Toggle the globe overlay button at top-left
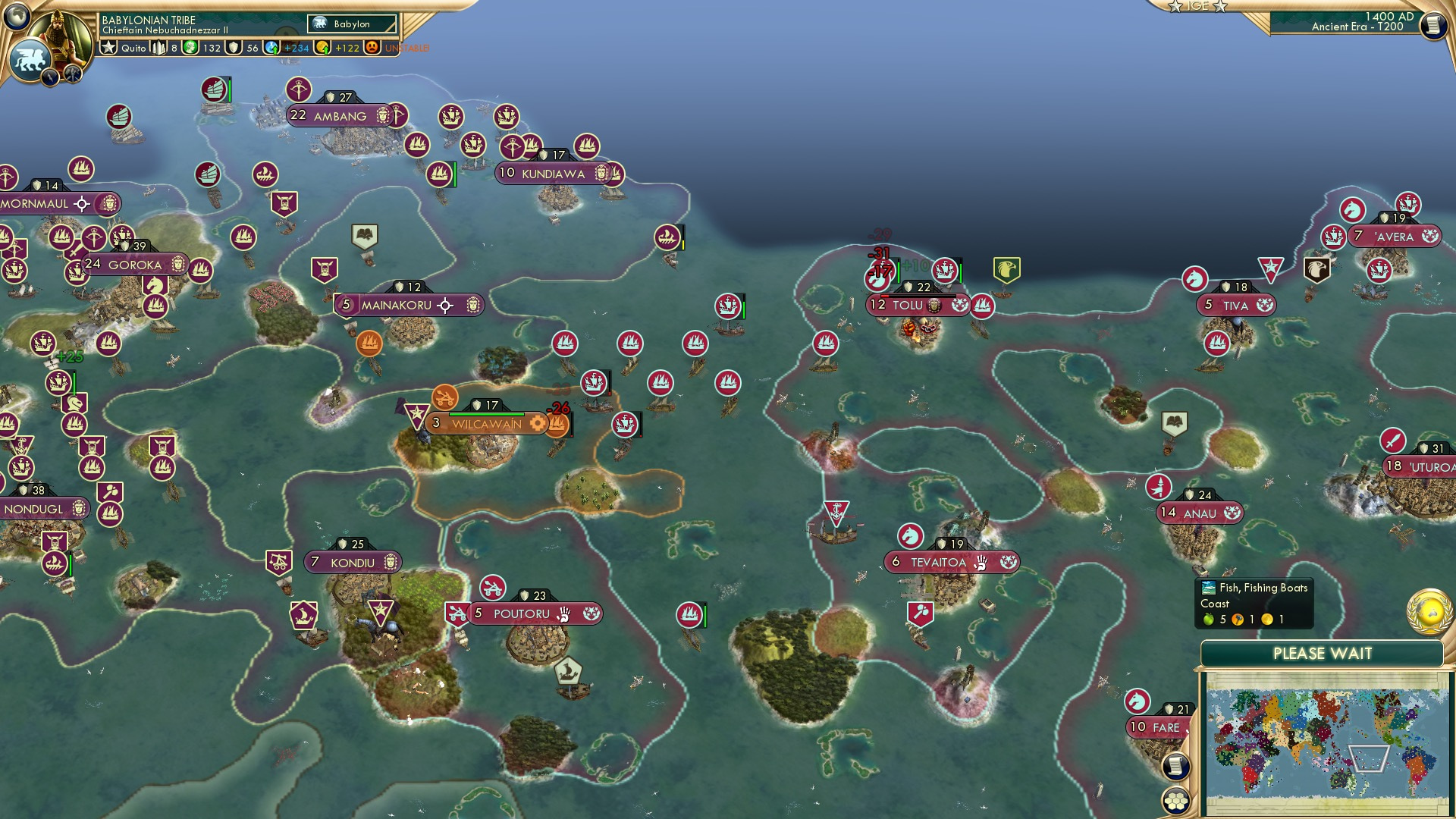 17,15
